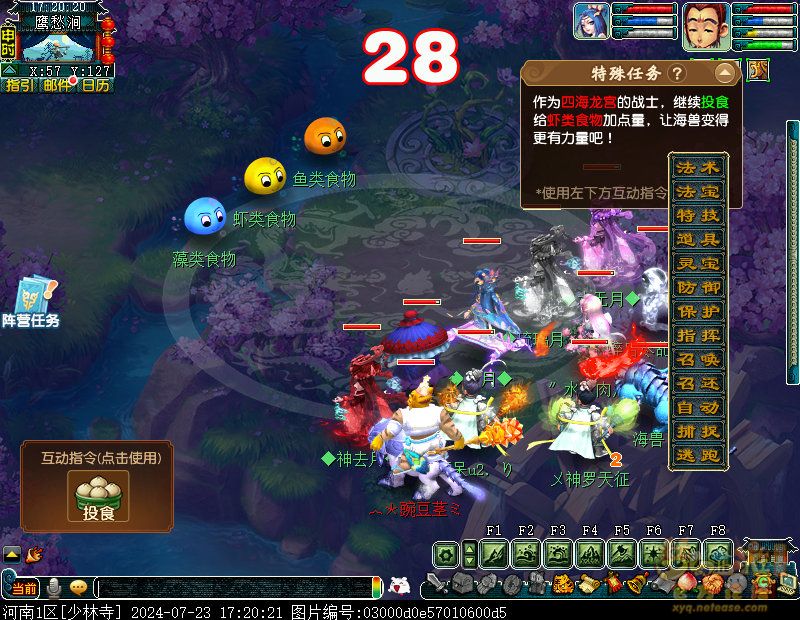Image resolution: width=800 pixels, height=620 pixels.
Task: Choose 法宝 in the battle menu
Action: (697, 191)
